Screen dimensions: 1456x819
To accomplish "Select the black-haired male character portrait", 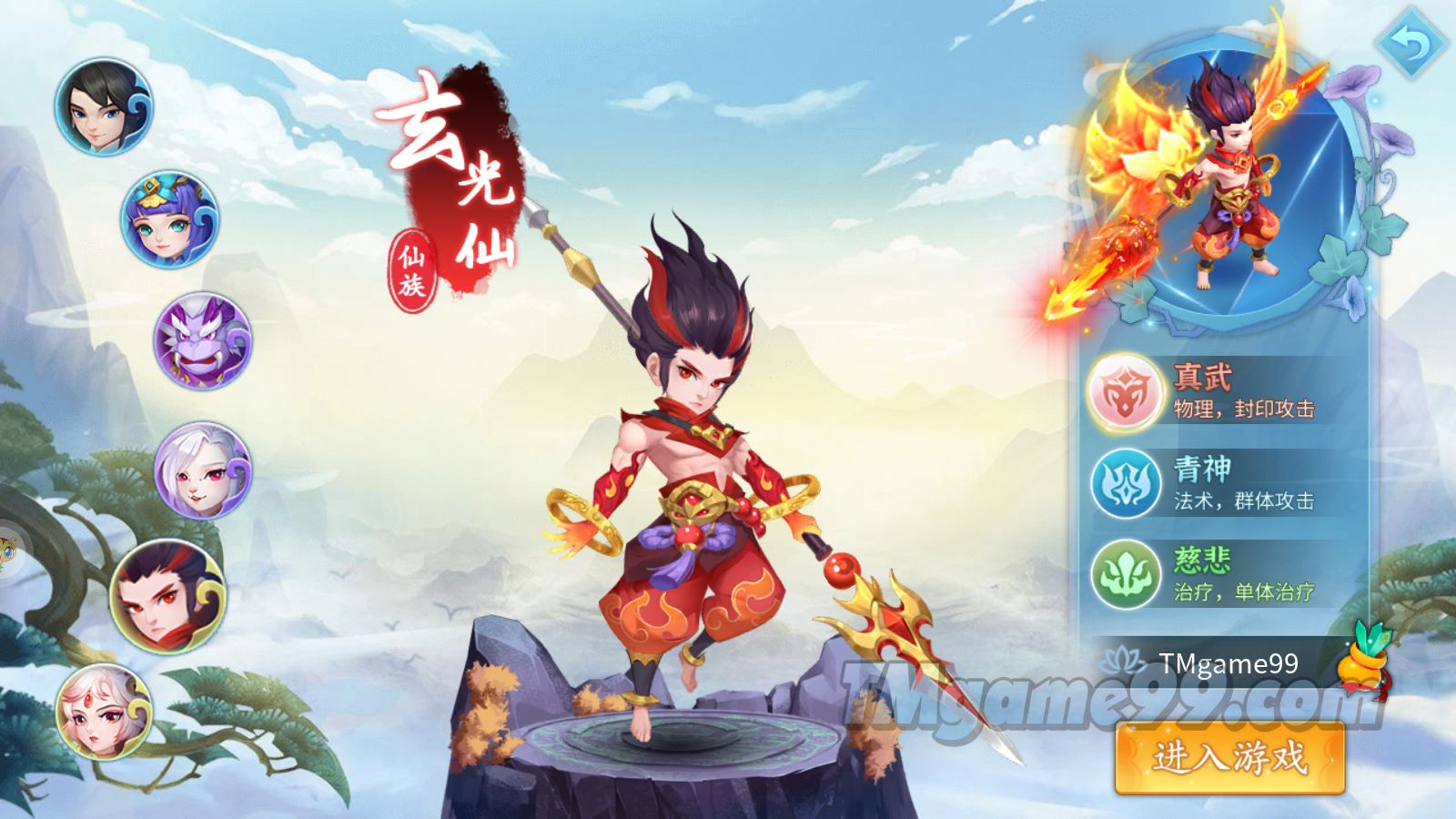I will pyautogui.click(x=103, y=106).
